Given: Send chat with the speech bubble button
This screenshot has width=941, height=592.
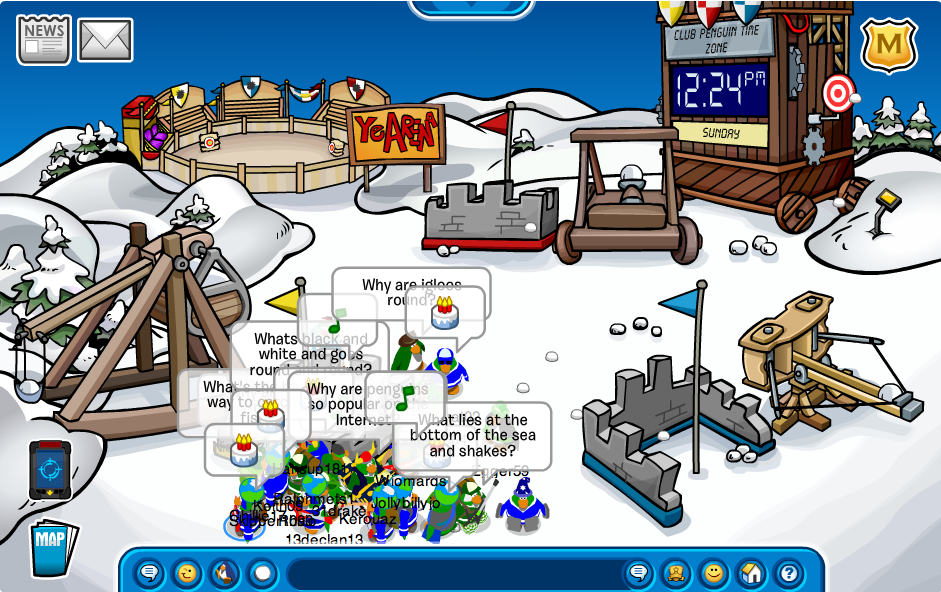Looking at the screenshot, I should pyautogui.click(x=637, y=574).
